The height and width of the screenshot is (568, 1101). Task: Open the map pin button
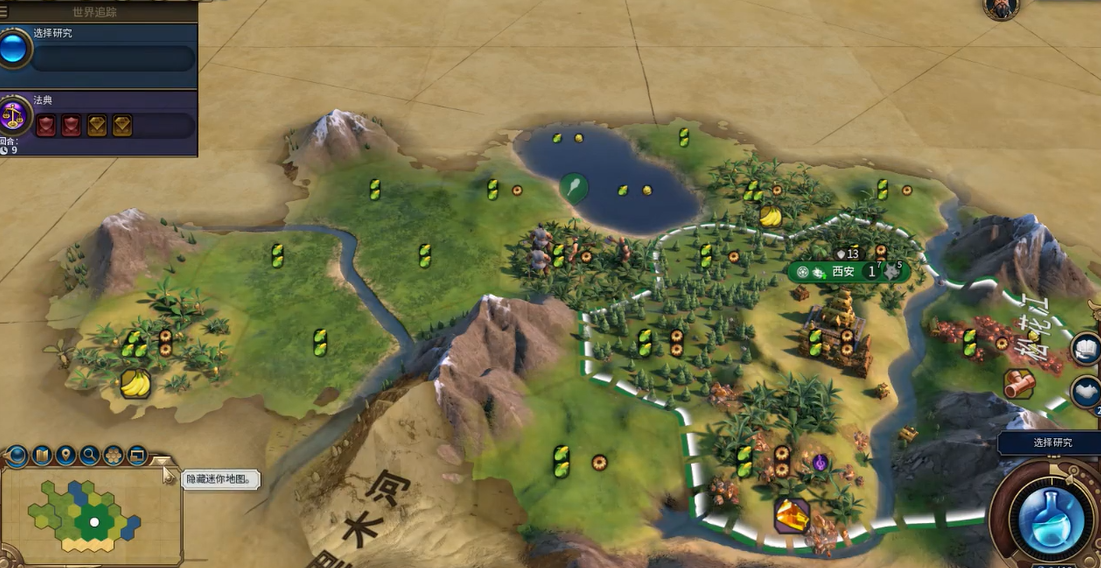[65, 456]
